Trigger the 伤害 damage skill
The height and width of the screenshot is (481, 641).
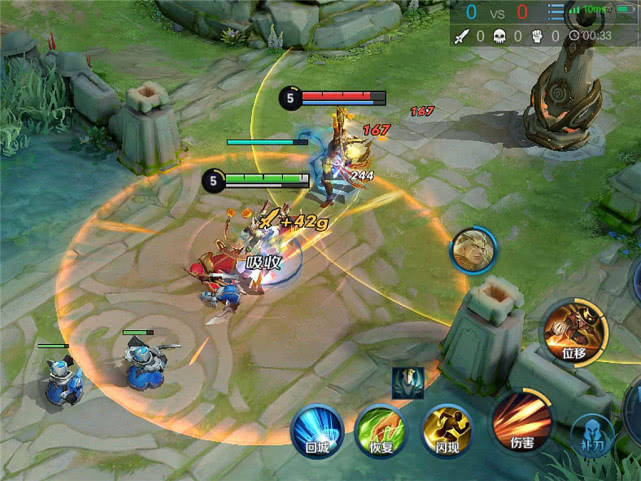coord(521,420)
